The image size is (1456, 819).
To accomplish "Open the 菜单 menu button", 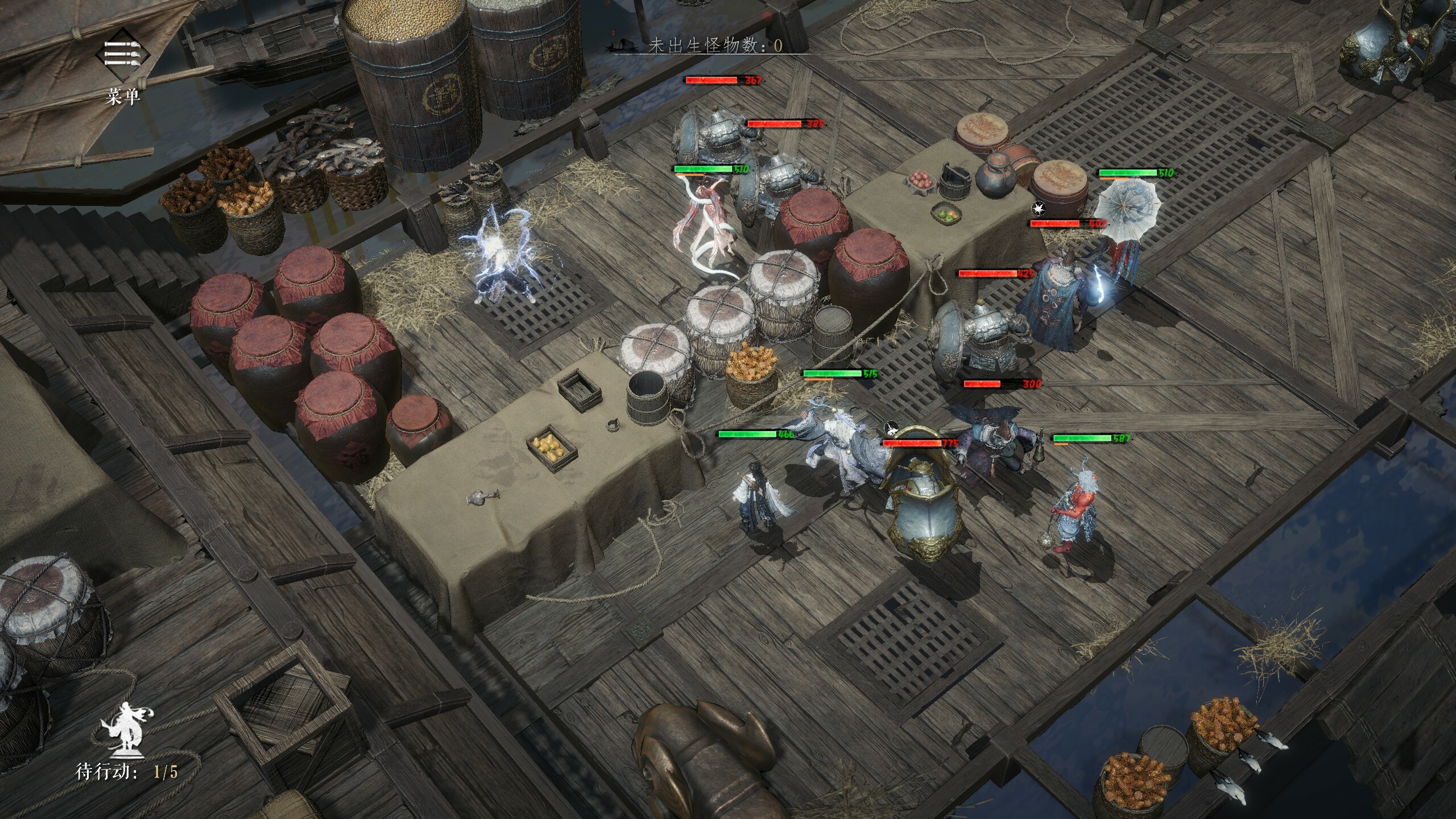I will pos(122,56).
